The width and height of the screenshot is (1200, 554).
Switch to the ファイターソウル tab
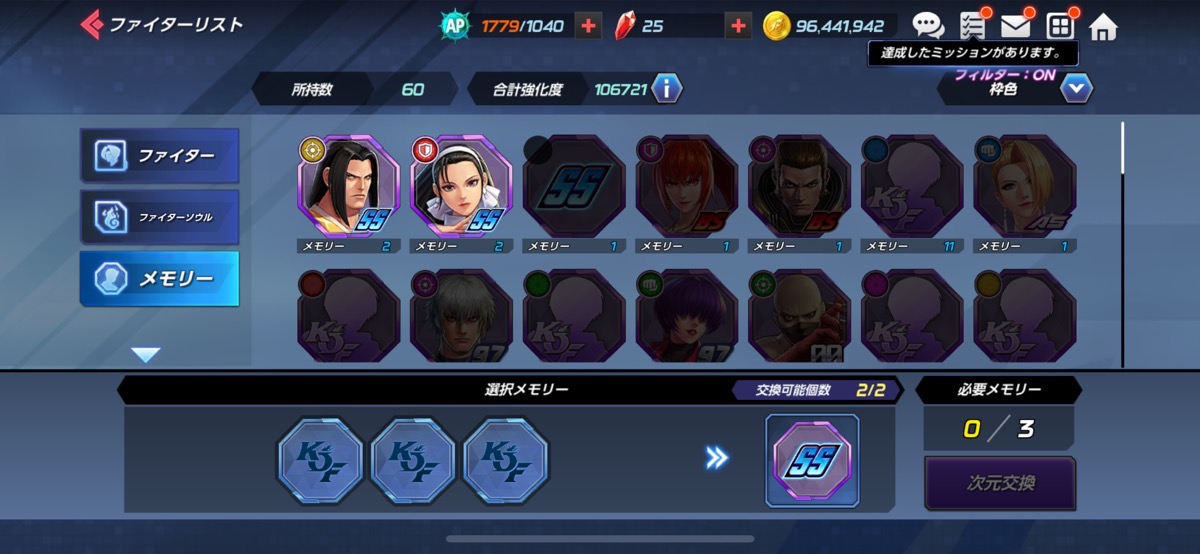pos(160,216)
